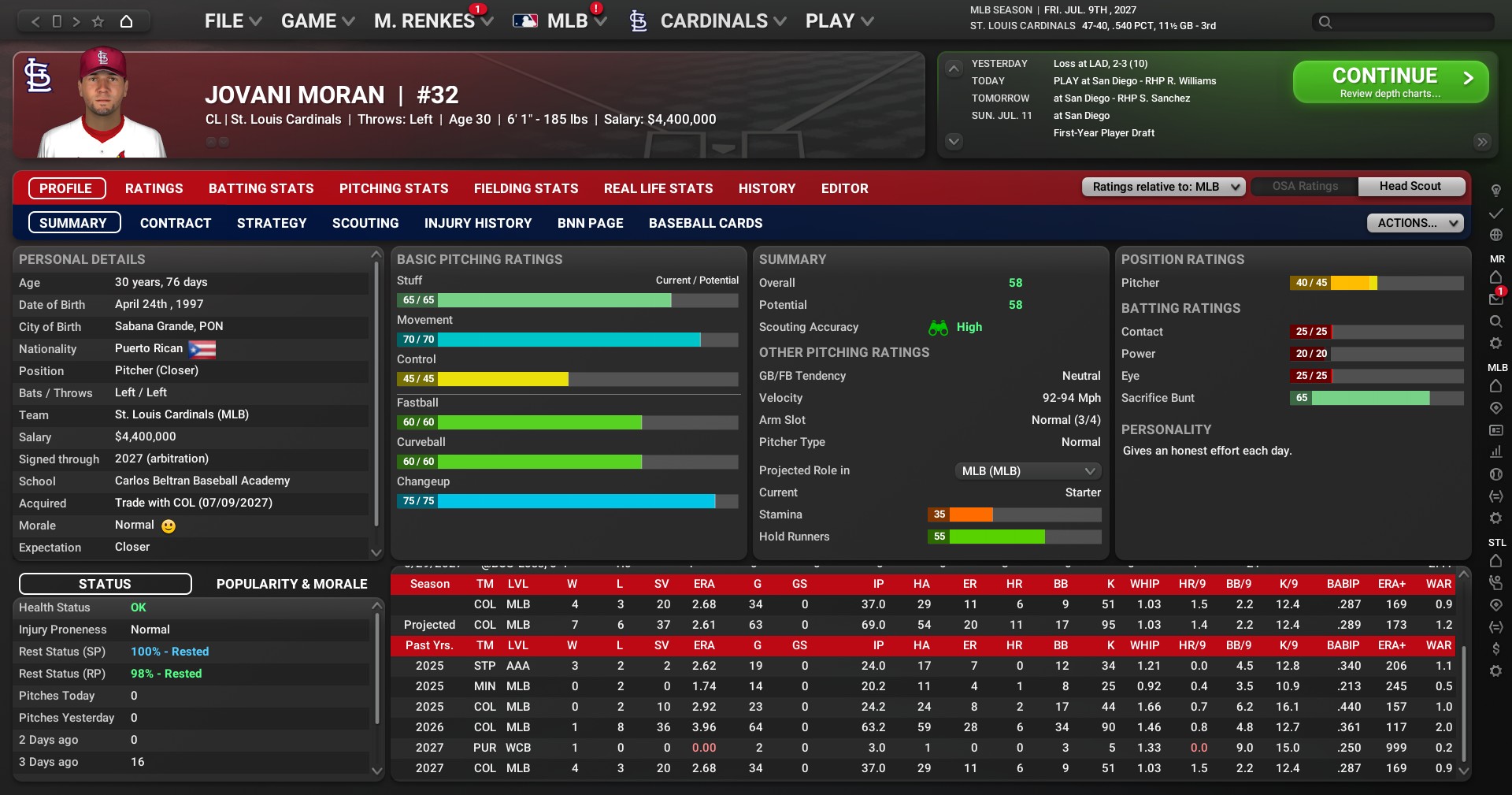
Task: Open the CARDINALS team menu
Action: pos(713,21)
